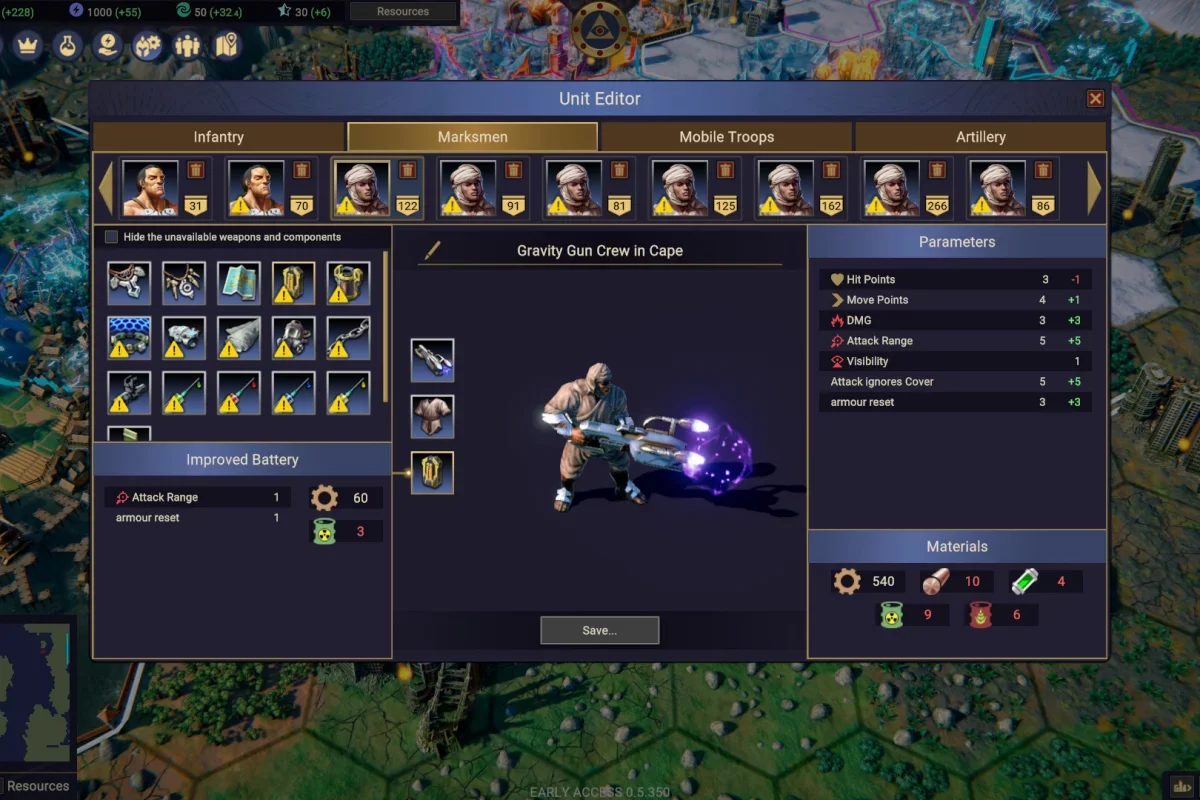Save the Gravity Gun Crew design
This screenshot has height=800, width=1200.
coord(599,630)
